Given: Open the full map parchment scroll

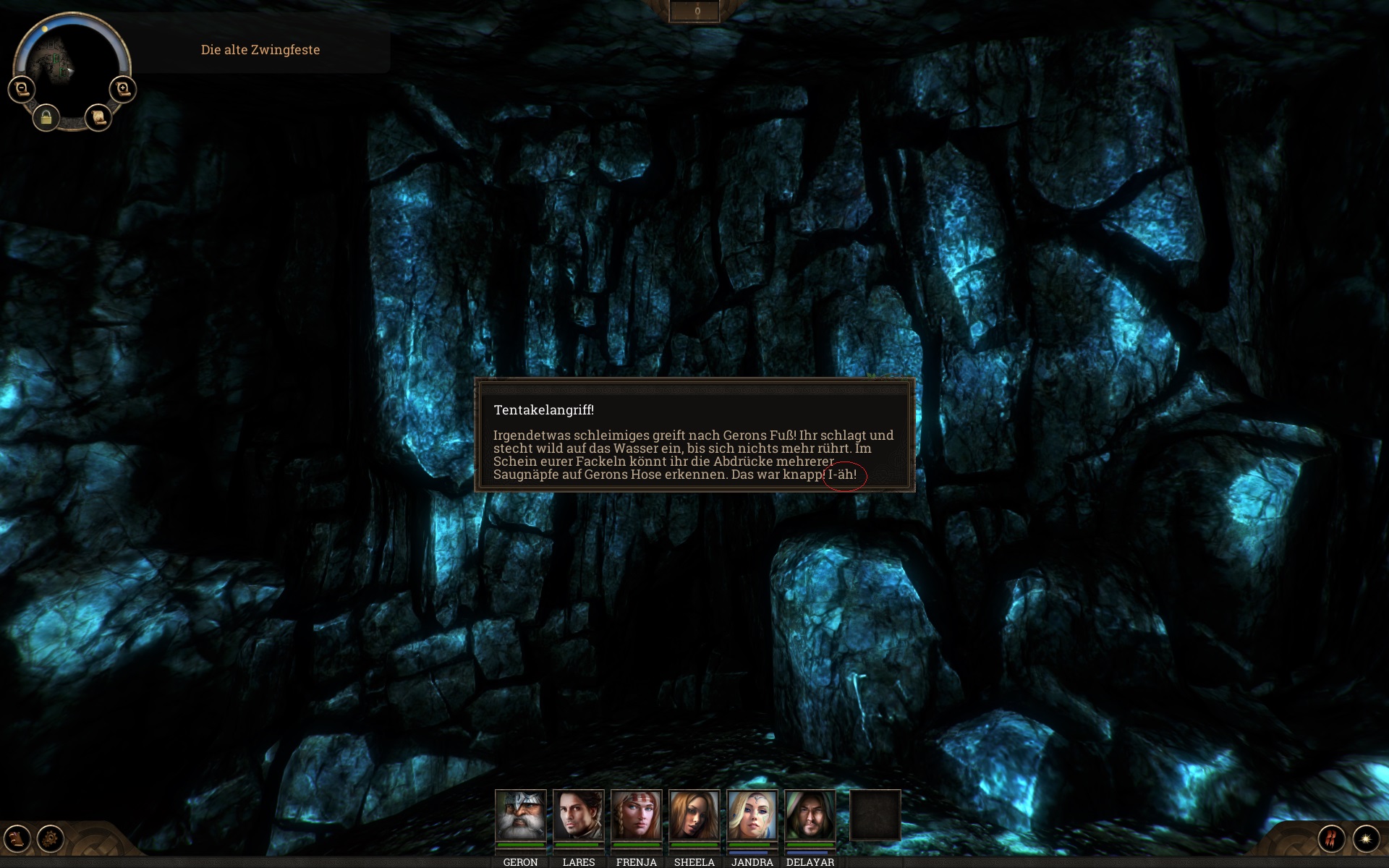Looking at the screenshot, I should point(98,117).
